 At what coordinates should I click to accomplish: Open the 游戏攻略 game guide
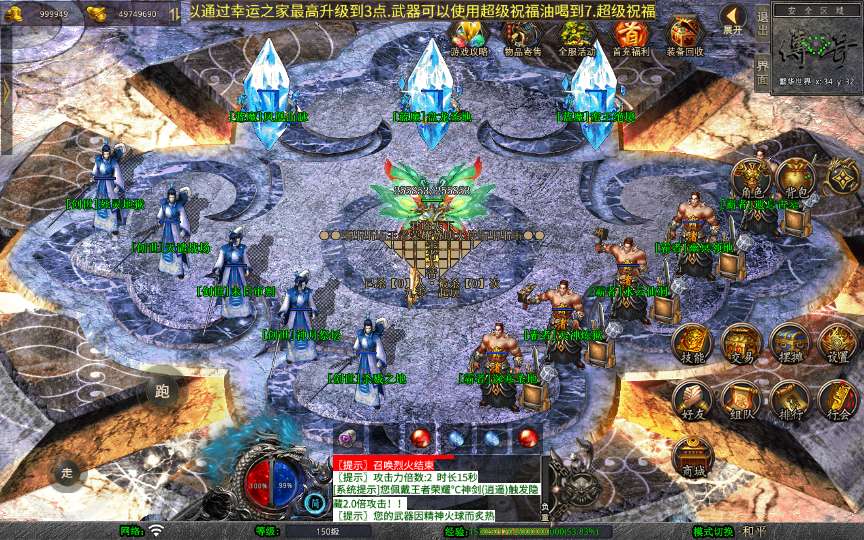469,37
